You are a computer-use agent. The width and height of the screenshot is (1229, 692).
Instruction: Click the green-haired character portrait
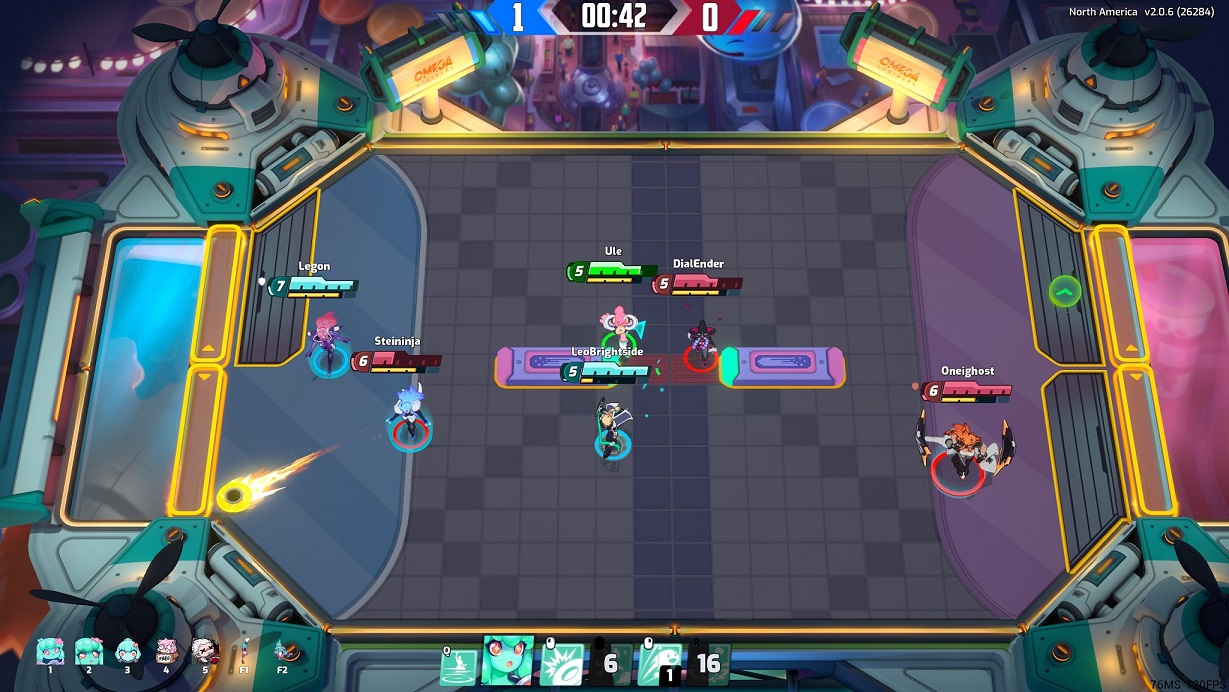[x=506, y=661]
